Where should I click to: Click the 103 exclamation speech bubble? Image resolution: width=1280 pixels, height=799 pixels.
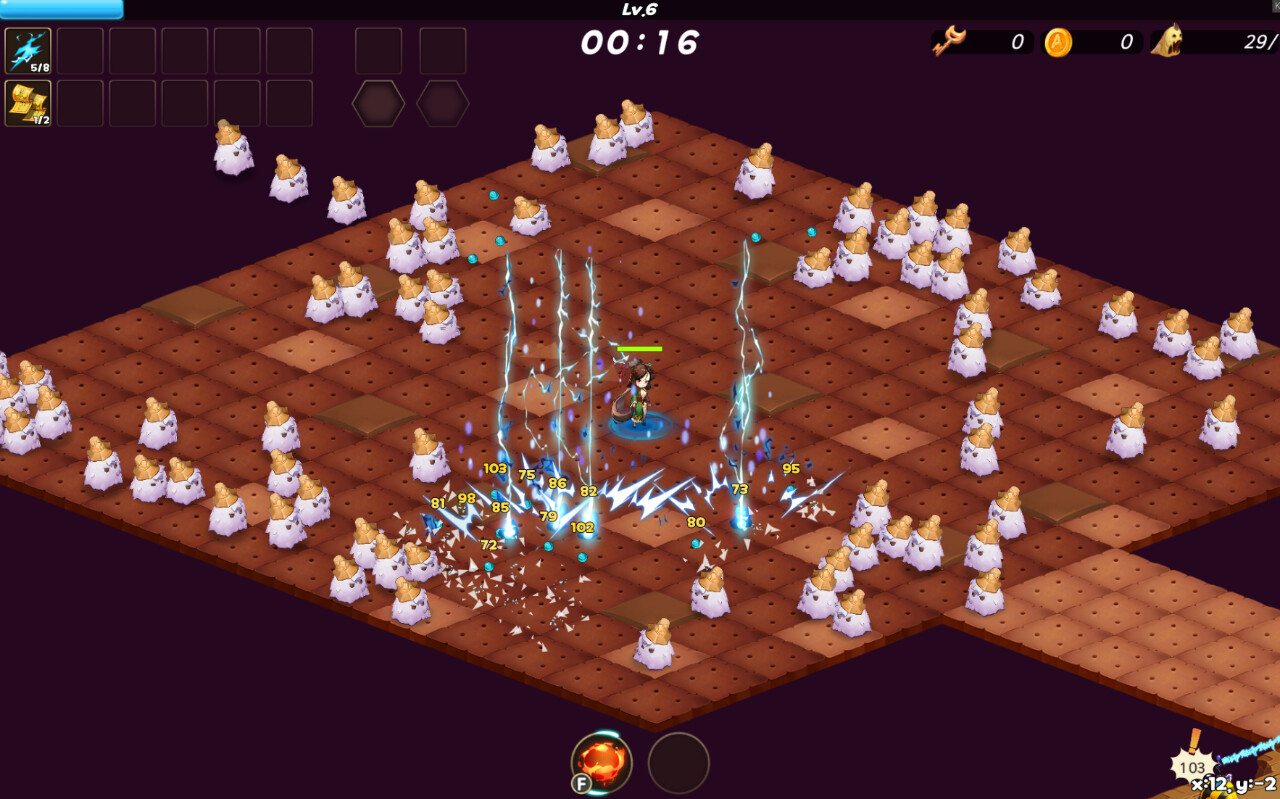pyautogui.click(x=1195, y=767)
